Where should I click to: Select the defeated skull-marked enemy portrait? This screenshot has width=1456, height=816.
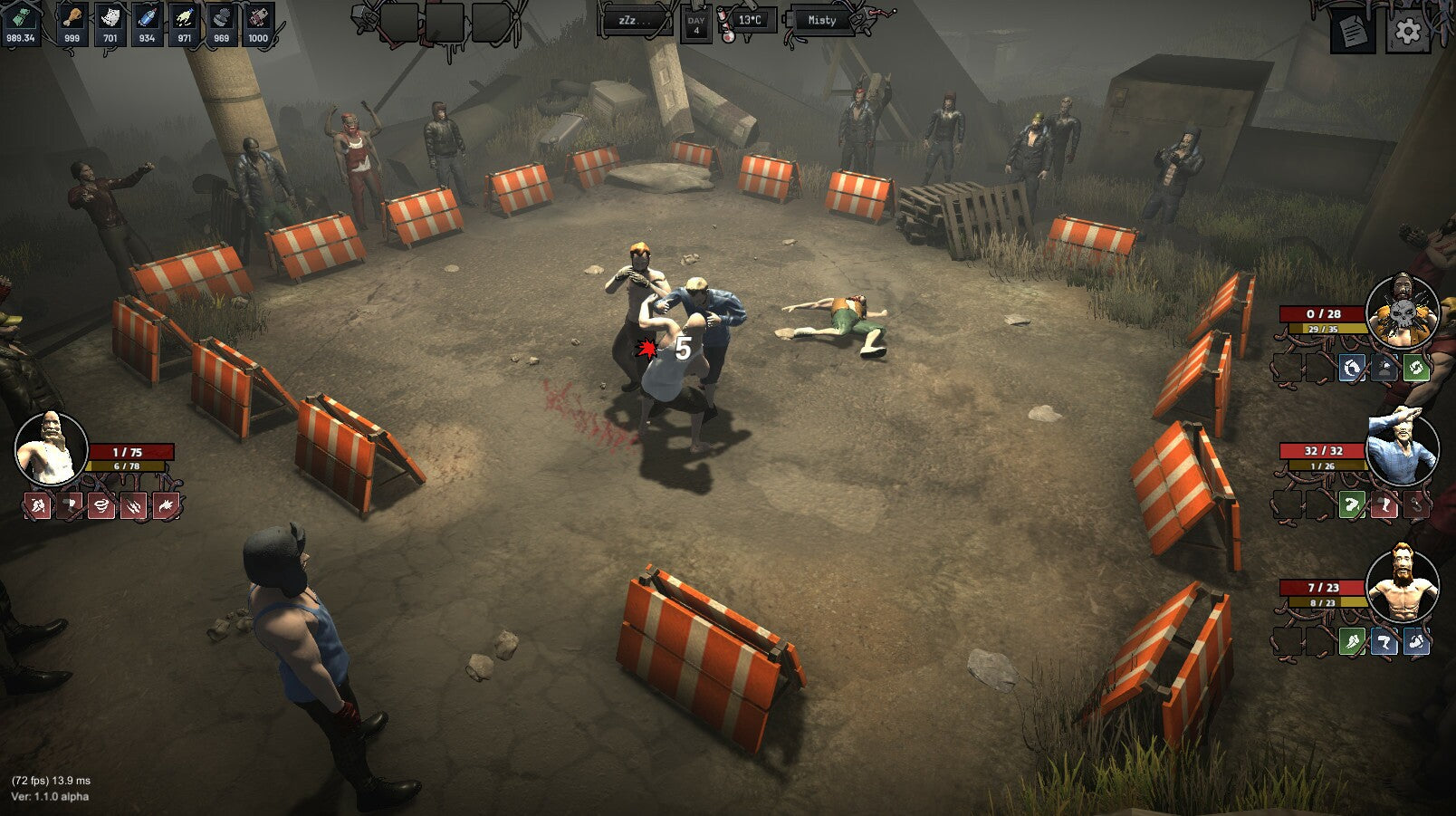point(1402,312)
